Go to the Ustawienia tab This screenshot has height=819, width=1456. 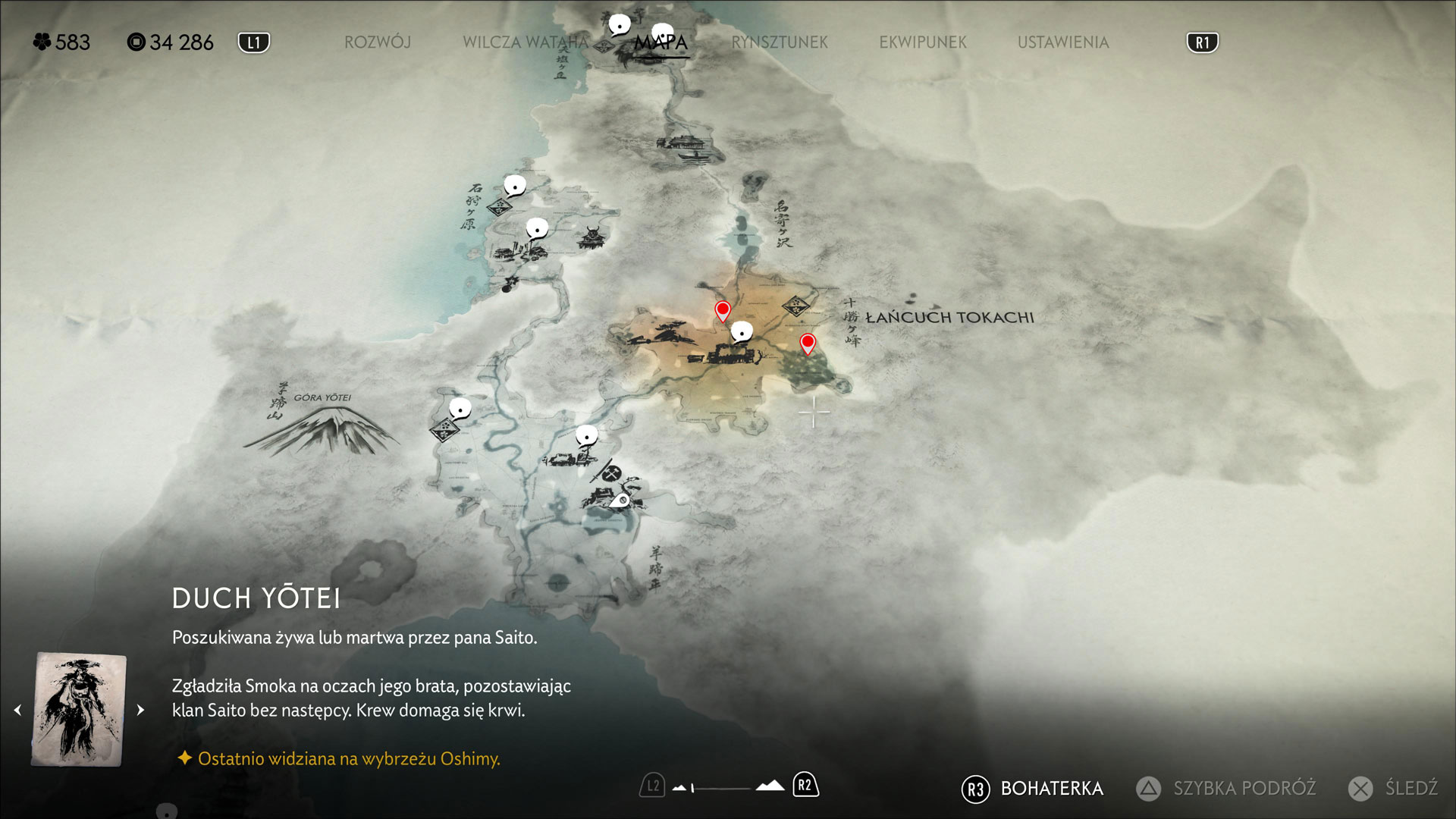tap(1062, 42)
